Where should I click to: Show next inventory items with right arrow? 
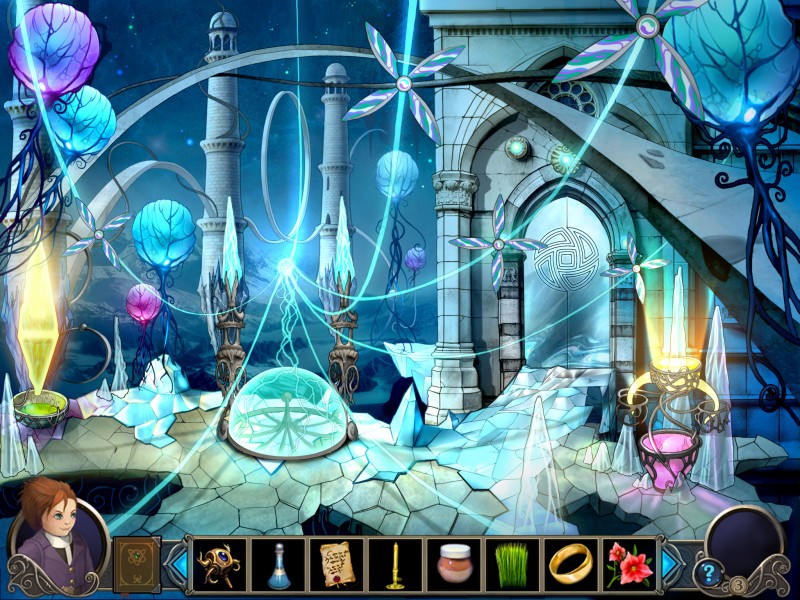pyautogui.click(x=671, y=564)
